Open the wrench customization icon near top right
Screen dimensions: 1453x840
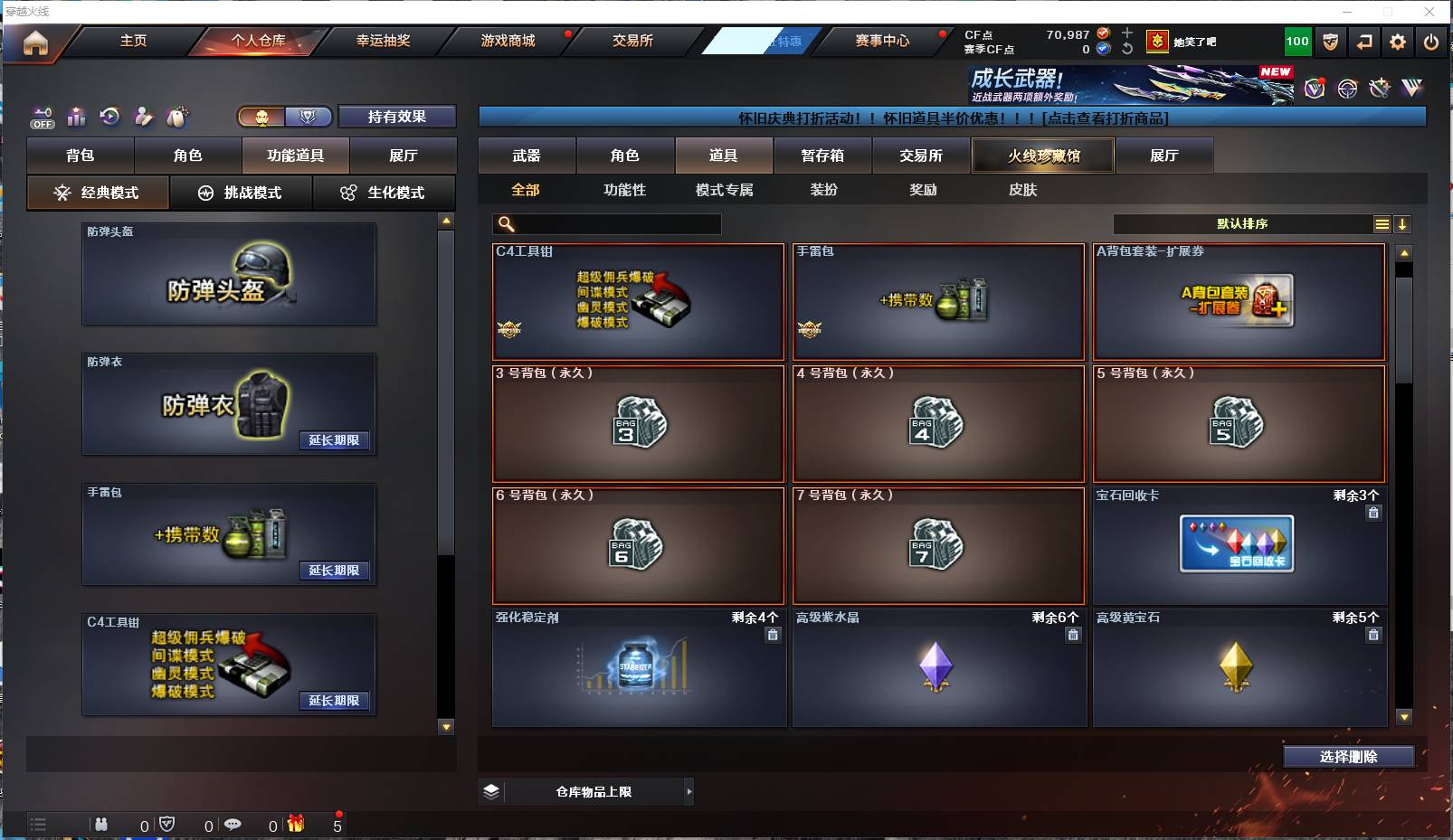tap(1380, 88)
